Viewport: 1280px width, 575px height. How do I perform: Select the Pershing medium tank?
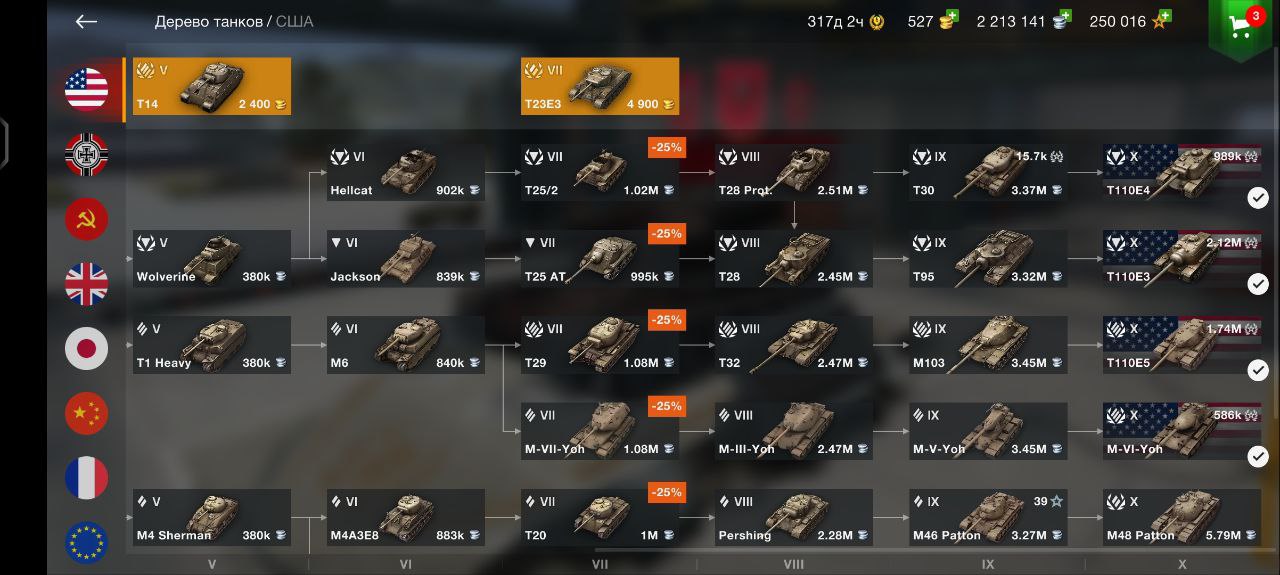pos(794,518)
